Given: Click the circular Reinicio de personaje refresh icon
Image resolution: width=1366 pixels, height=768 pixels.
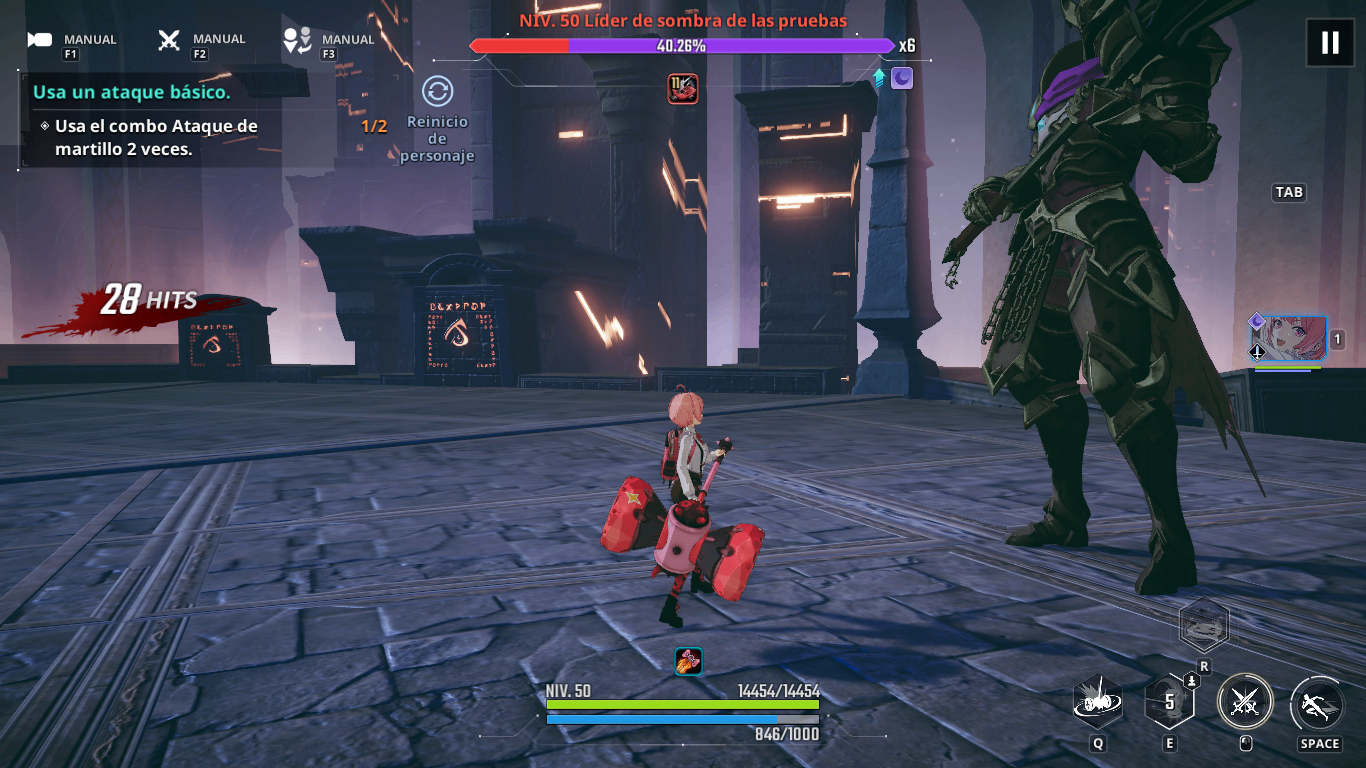Looking at the screenshot, I should pyautogui.click(x=435, y=90).
